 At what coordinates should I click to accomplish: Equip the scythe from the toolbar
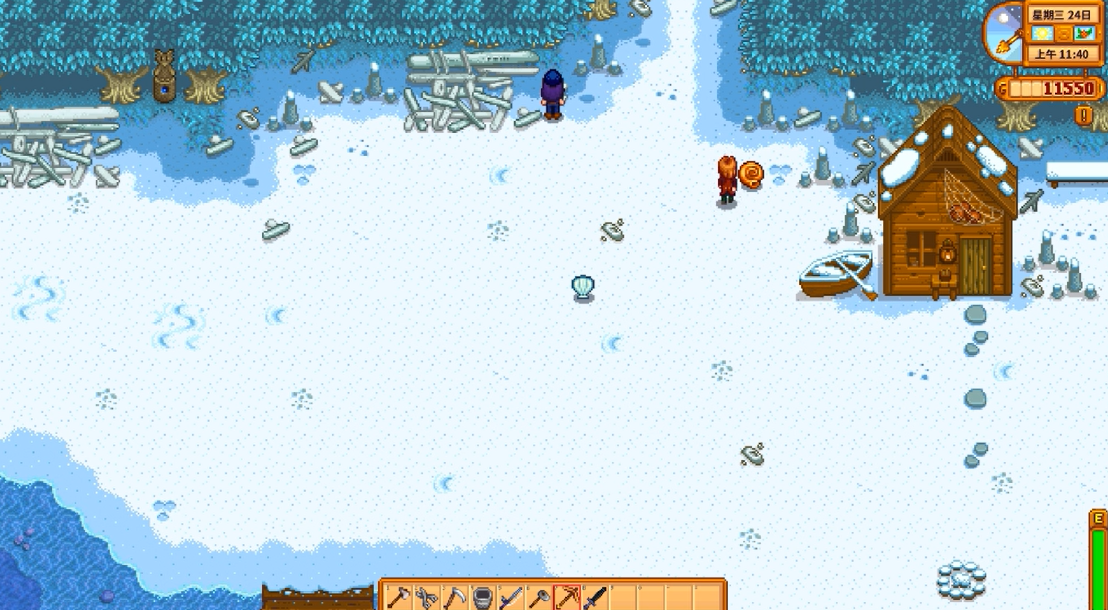tap(455, 597)
